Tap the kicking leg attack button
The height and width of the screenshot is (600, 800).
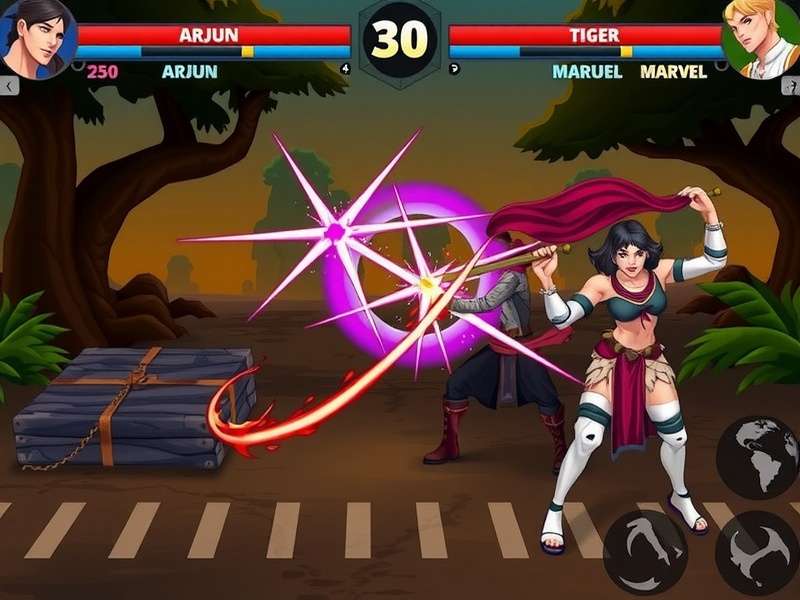pos(645,551)
